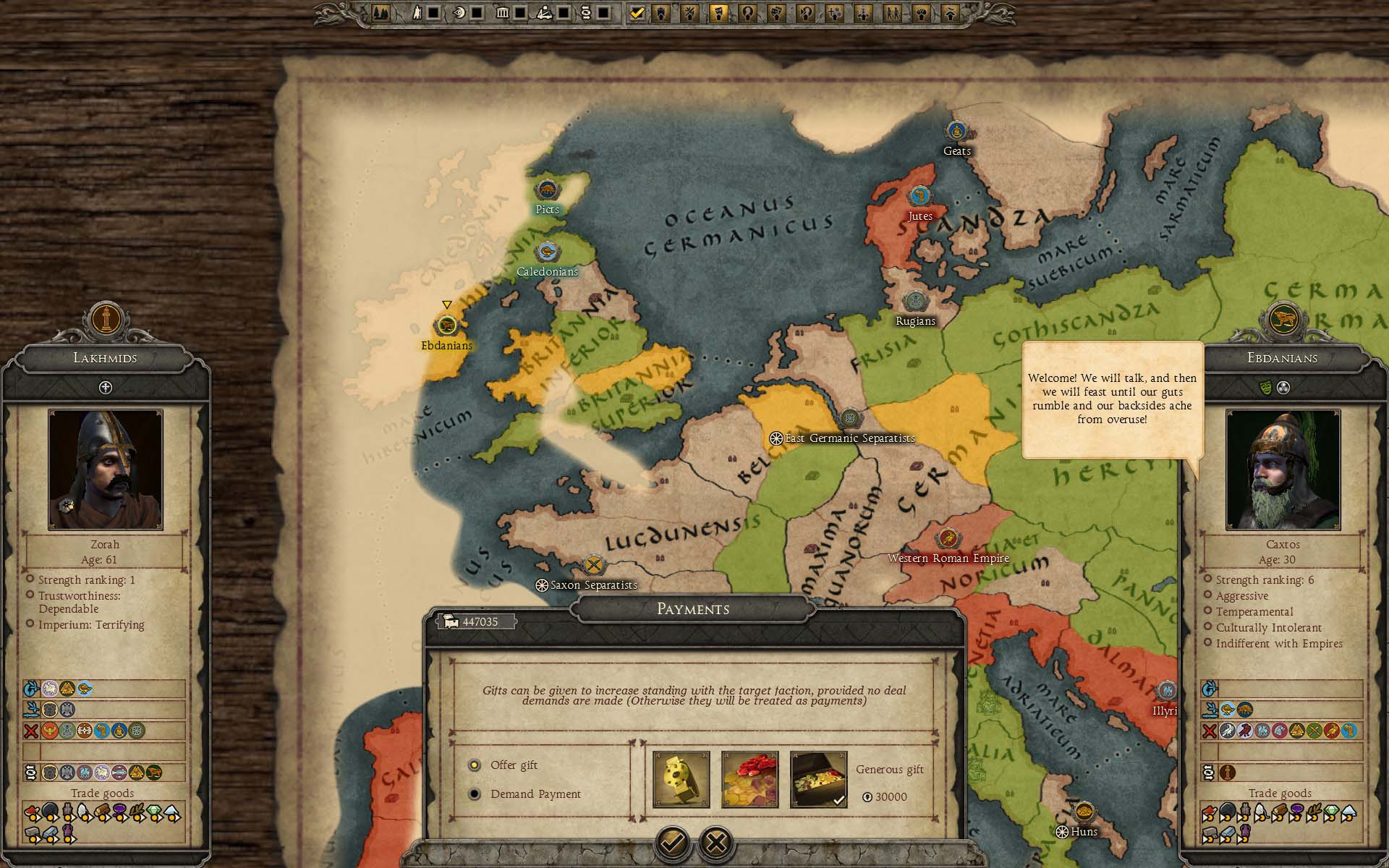Click the Lakhmids faction emblem

[106, 318]
